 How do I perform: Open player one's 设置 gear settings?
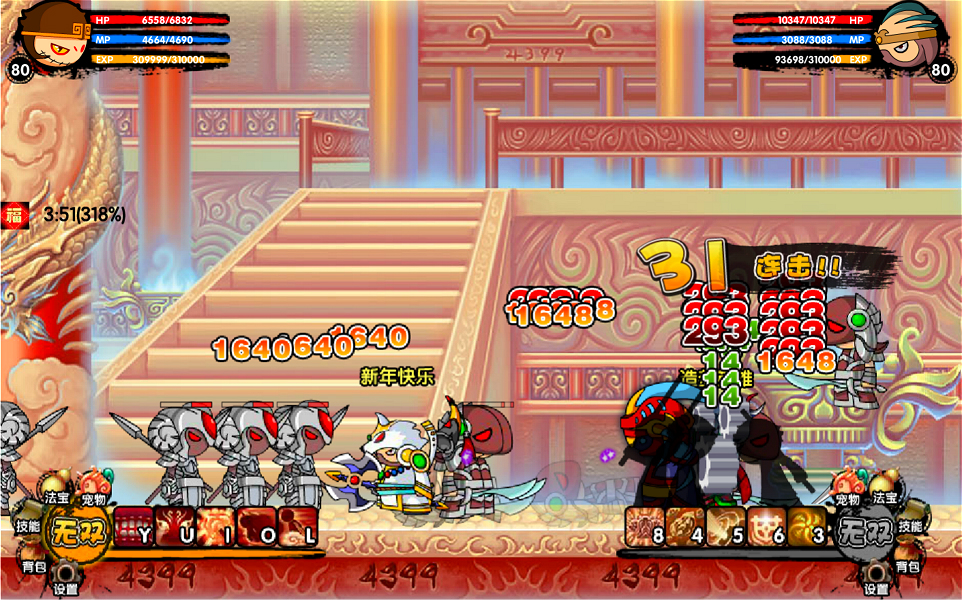coord(66,578)
